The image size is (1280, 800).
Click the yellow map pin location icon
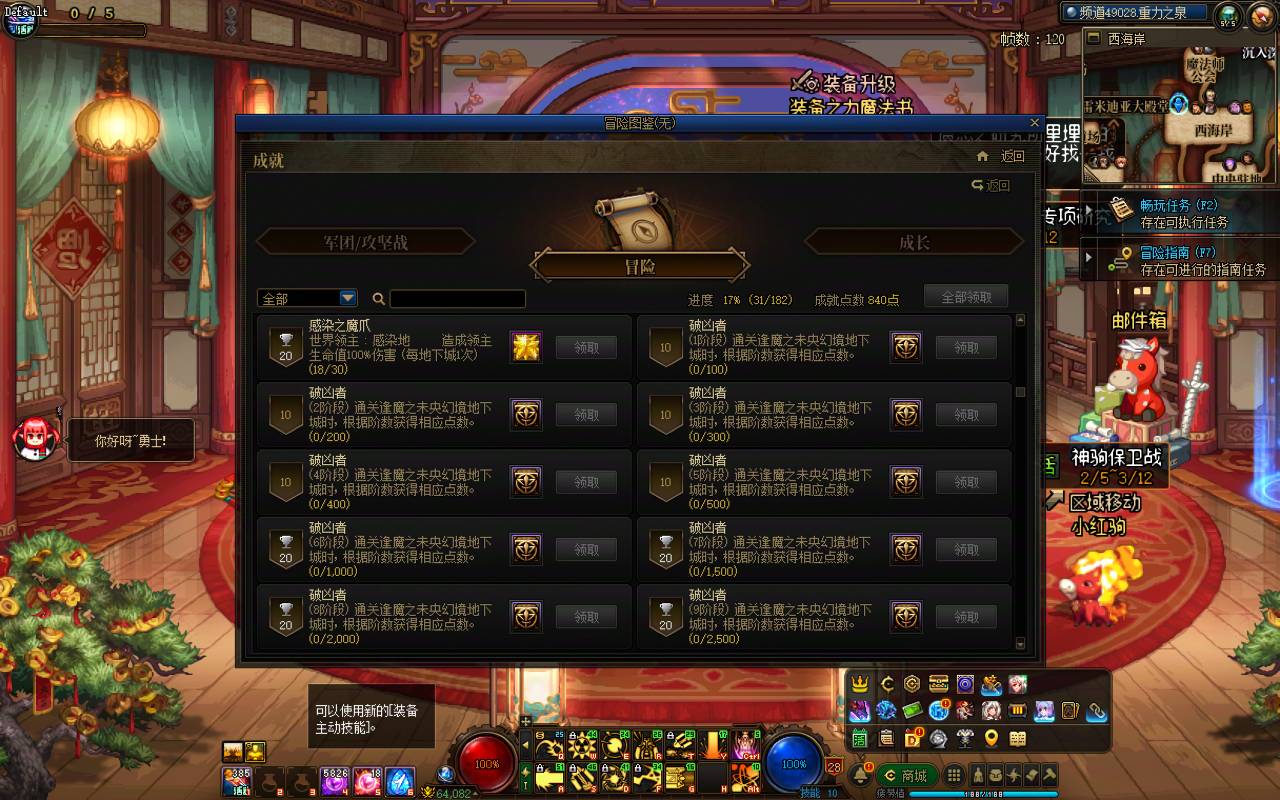click(x=991, y=738)
